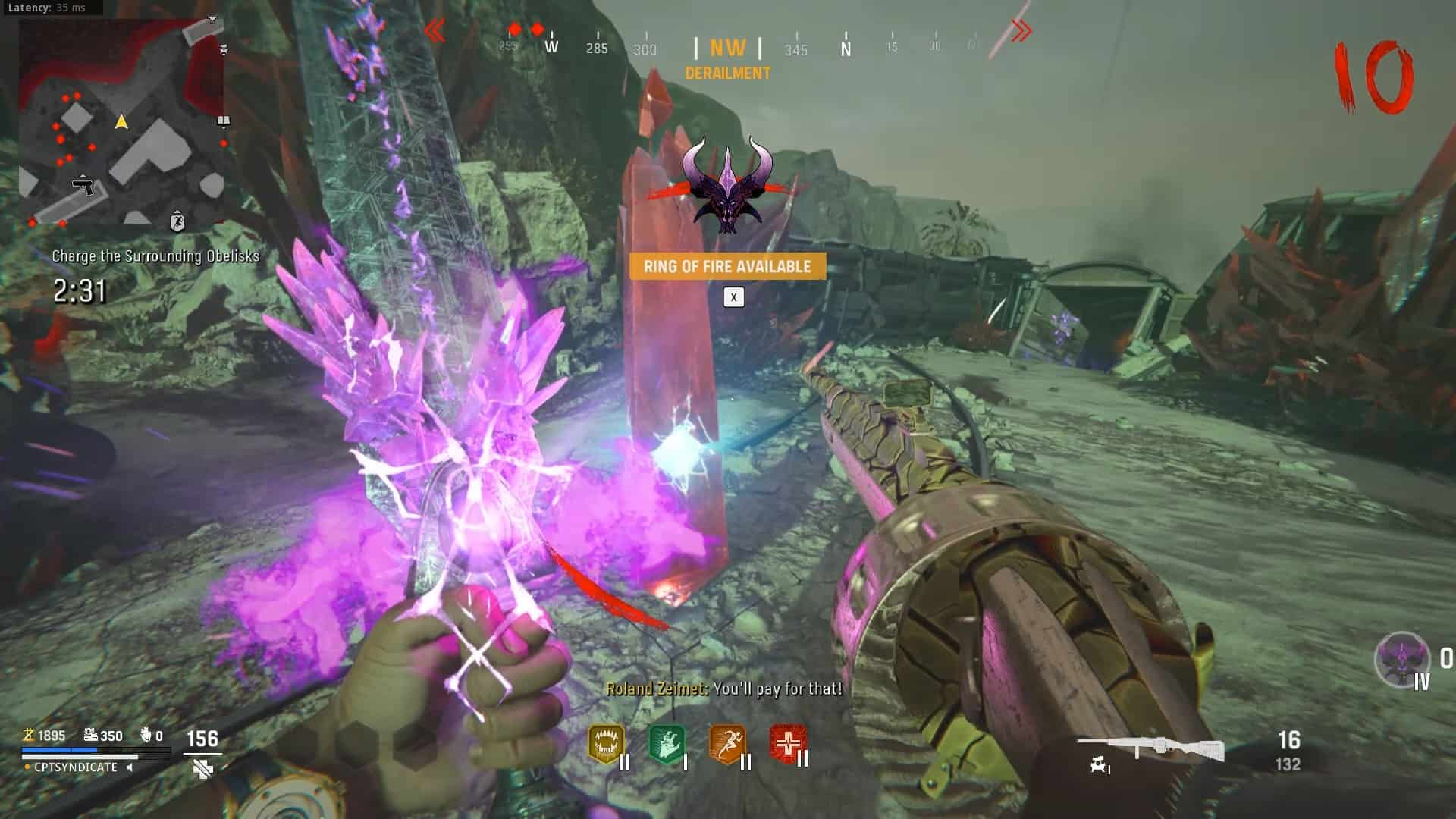Viewport: 1456px width, 819px height.
Task: Click the Charge the Surrounding Obelisks objective
Action: tap(155, 256)
